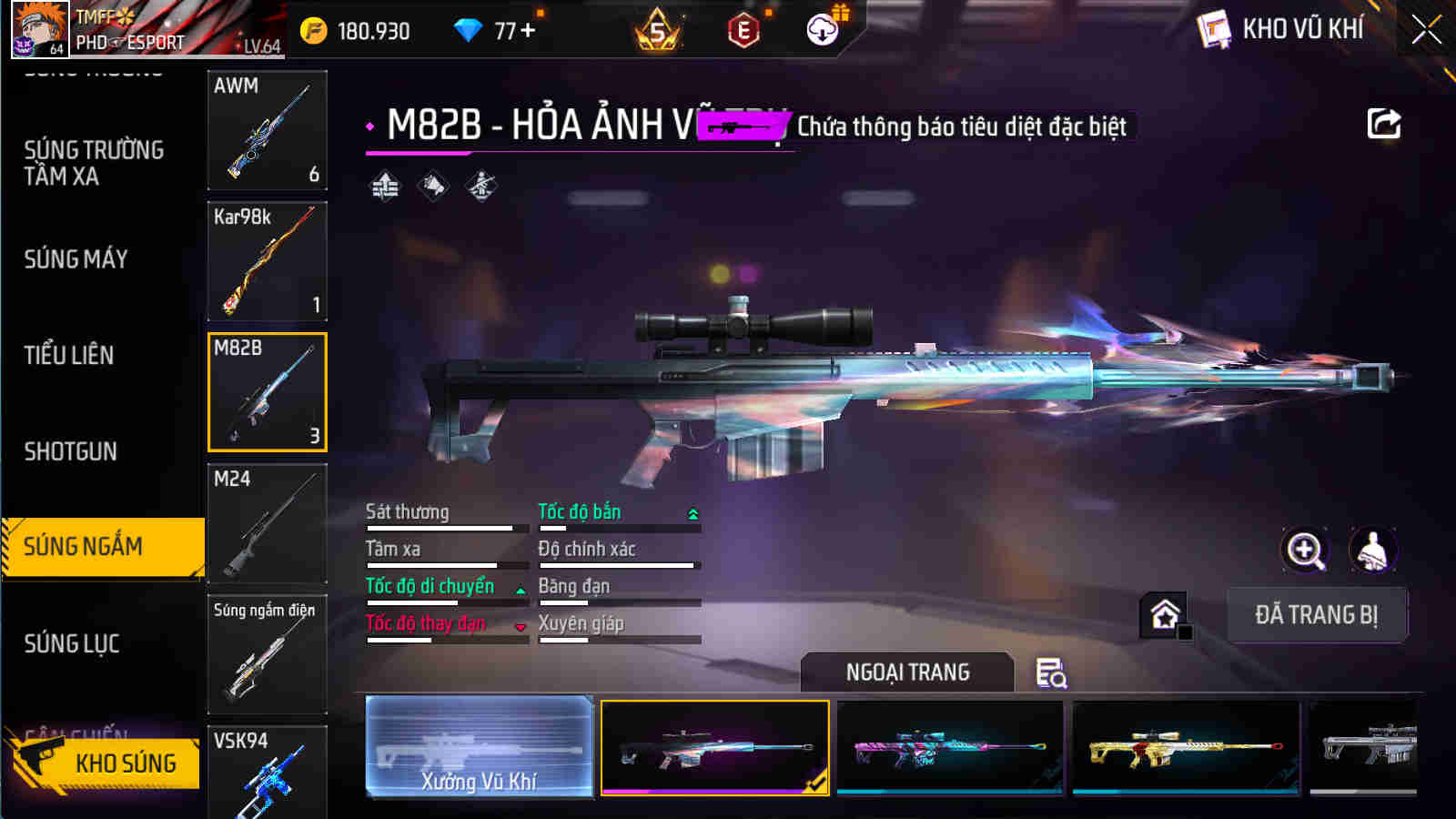This screenshot has width=1456, height=819.
Task: Open the cloud download icon in the top bar
Action: click(x=824, y=29)
